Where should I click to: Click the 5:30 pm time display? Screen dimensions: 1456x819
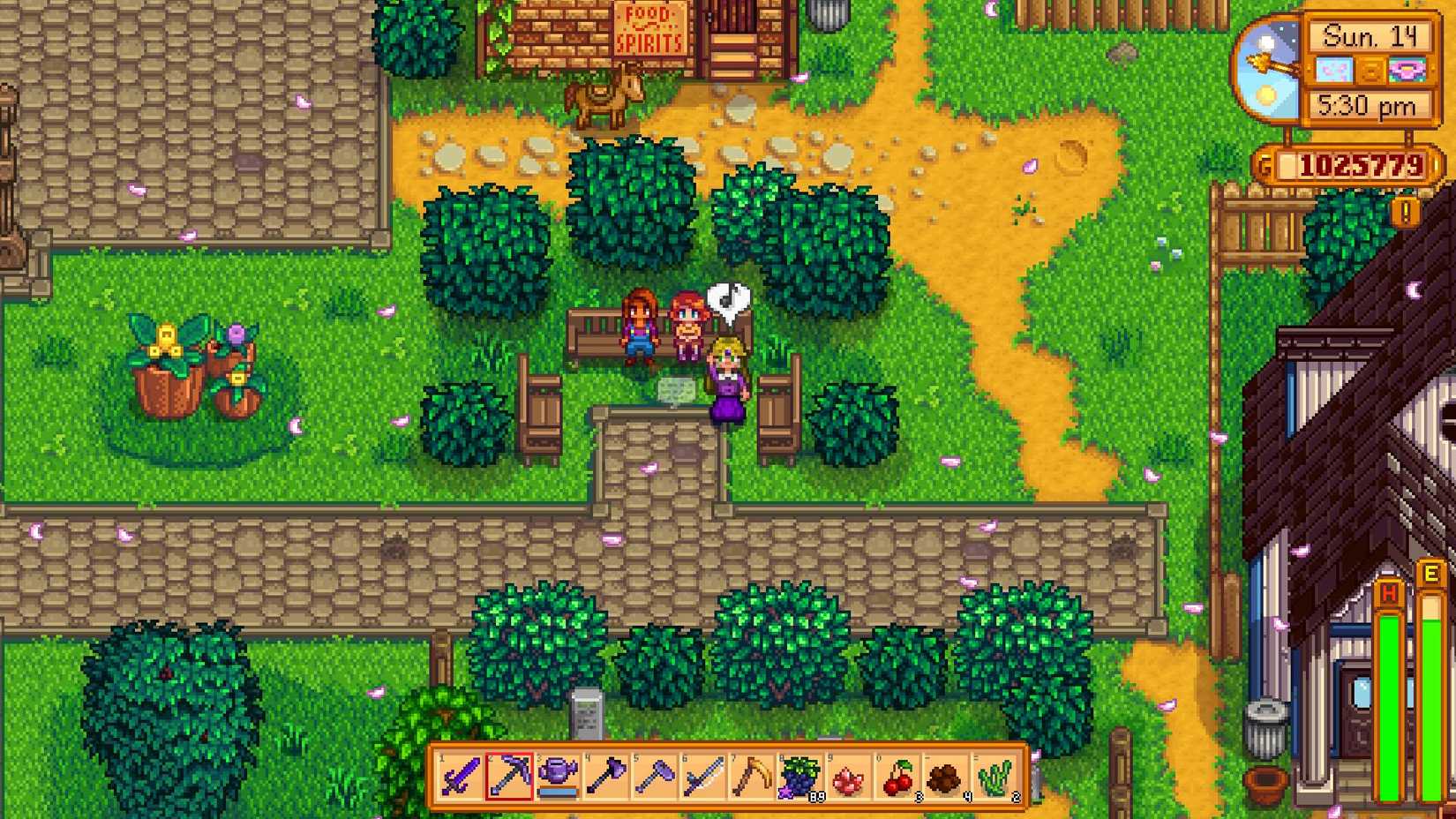tap(1367, 104)
